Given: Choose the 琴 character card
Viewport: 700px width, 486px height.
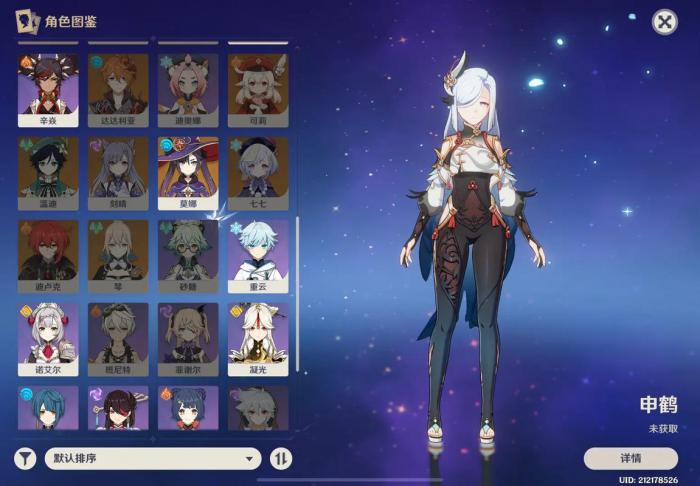Looking at the screenshot, I should pyautogui.click(x=118, y=255).
